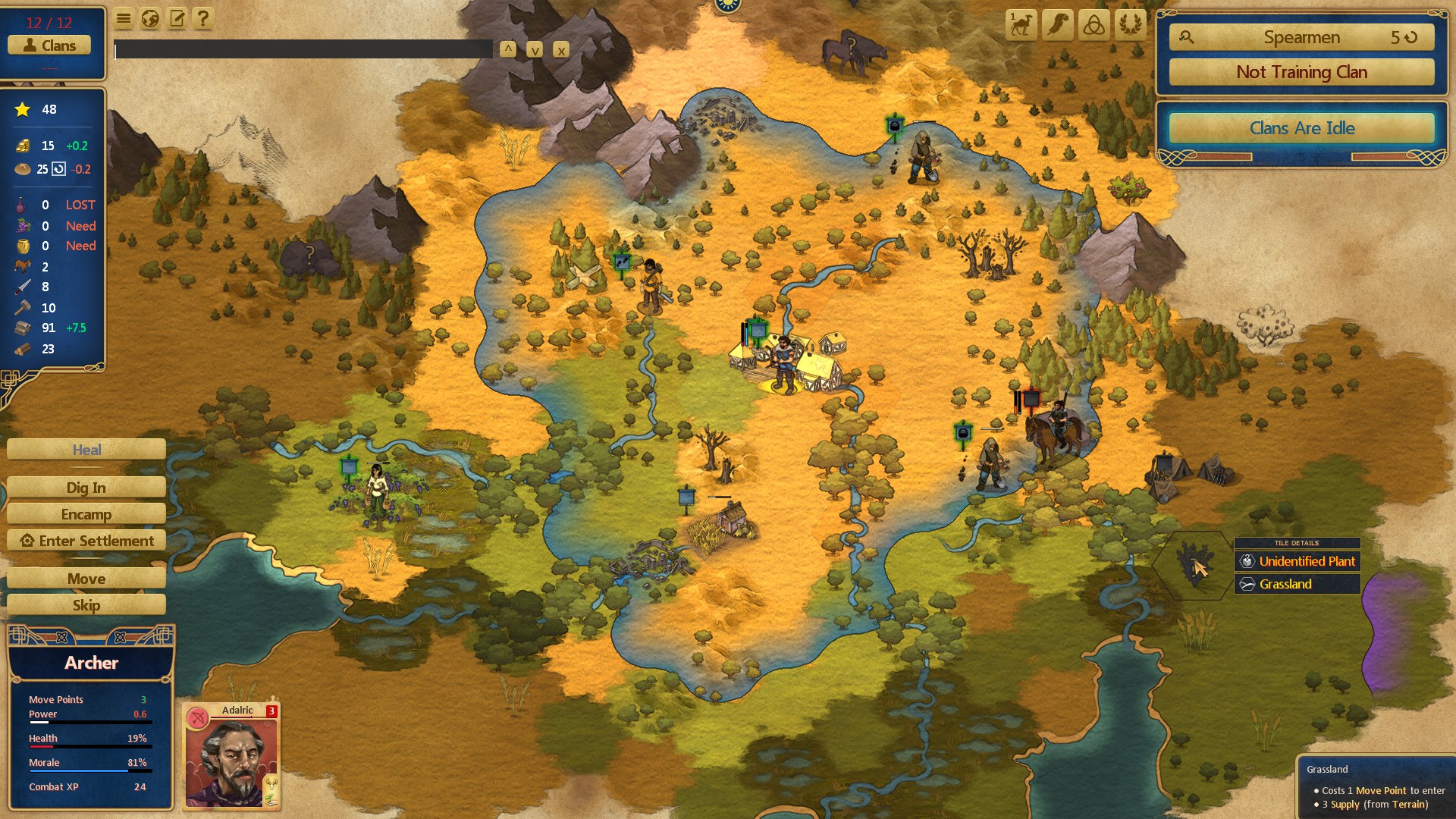
Task: Open the triquetra knot icon
Action: [x=1094, y=25]
